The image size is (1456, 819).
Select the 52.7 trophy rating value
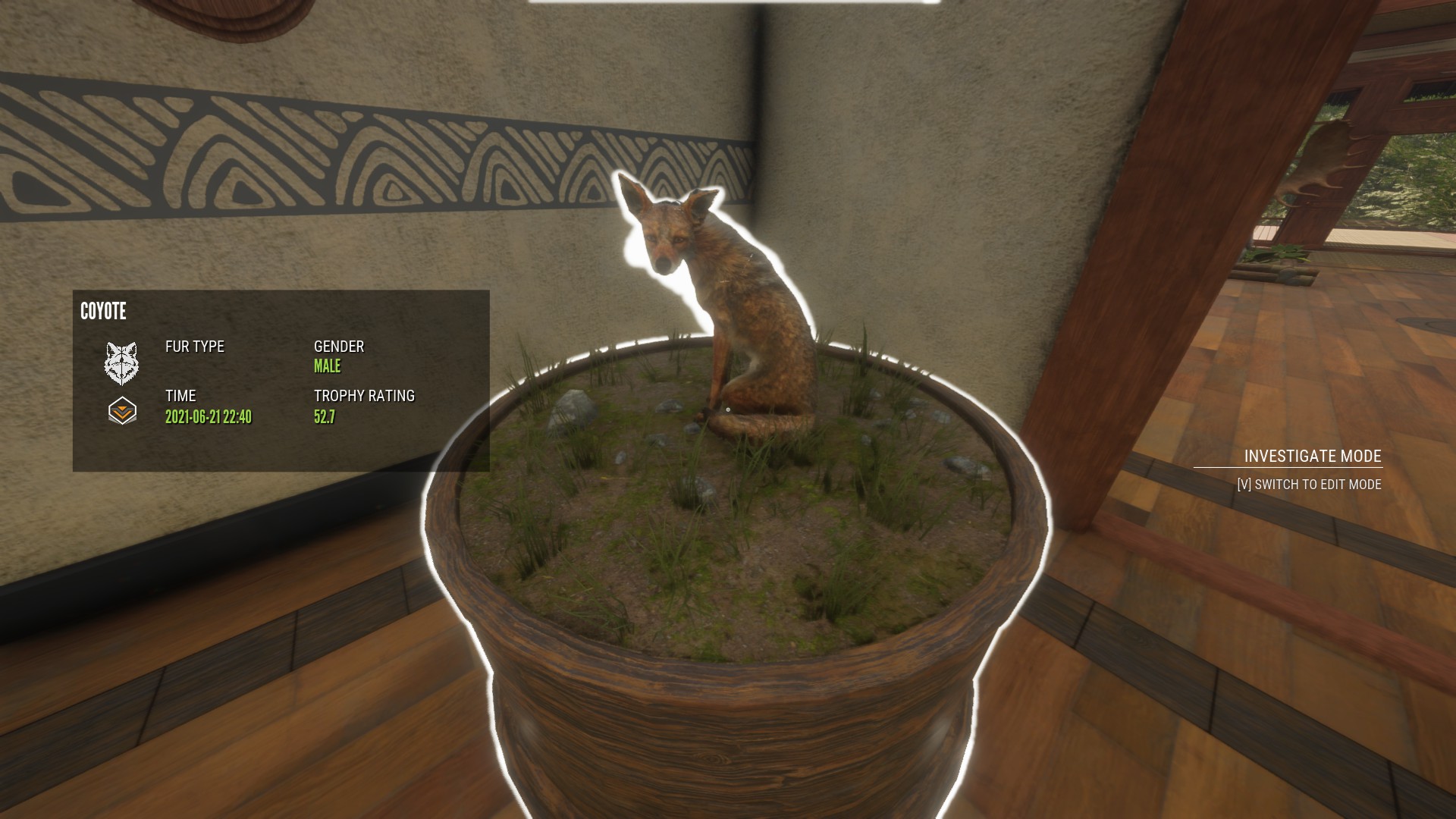(325, 416)
